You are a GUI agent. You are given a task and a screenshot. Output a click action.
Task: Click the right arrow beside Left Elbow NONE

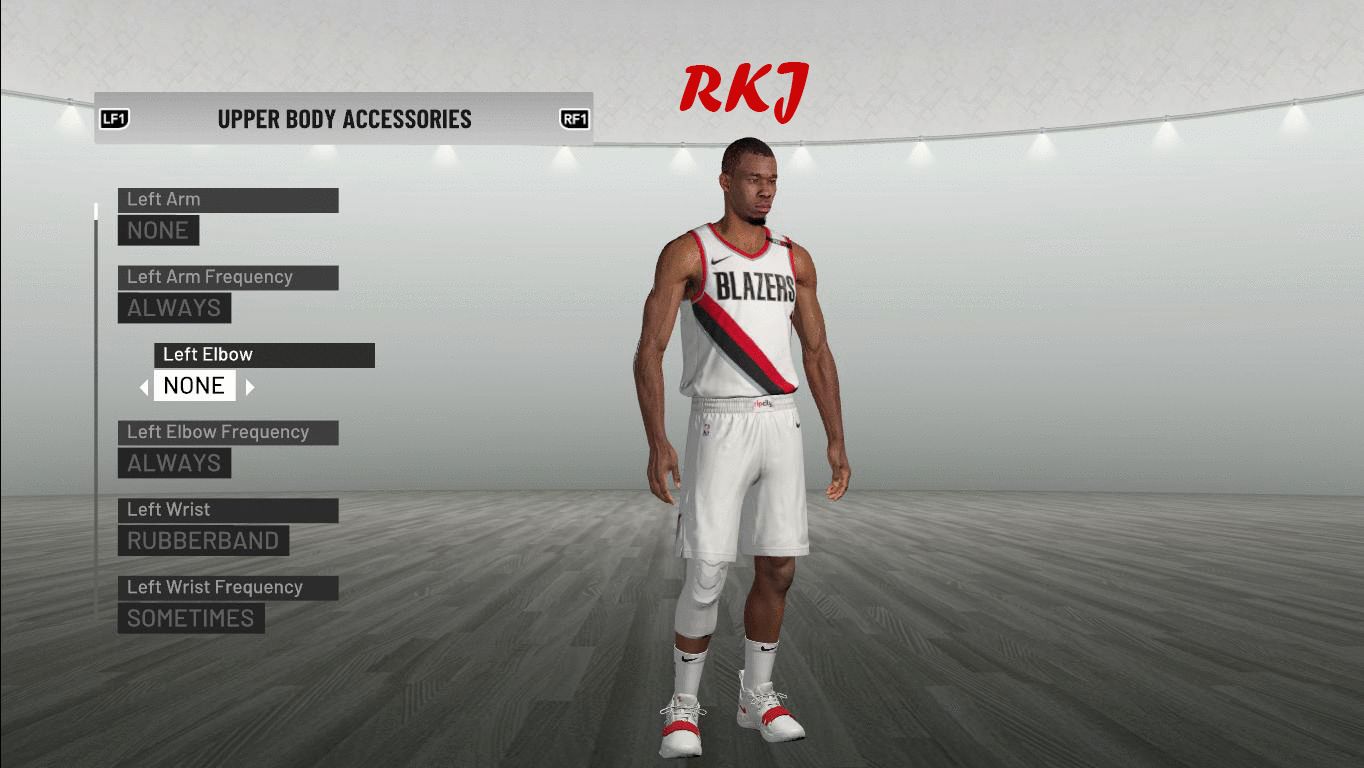click(250, 387)
